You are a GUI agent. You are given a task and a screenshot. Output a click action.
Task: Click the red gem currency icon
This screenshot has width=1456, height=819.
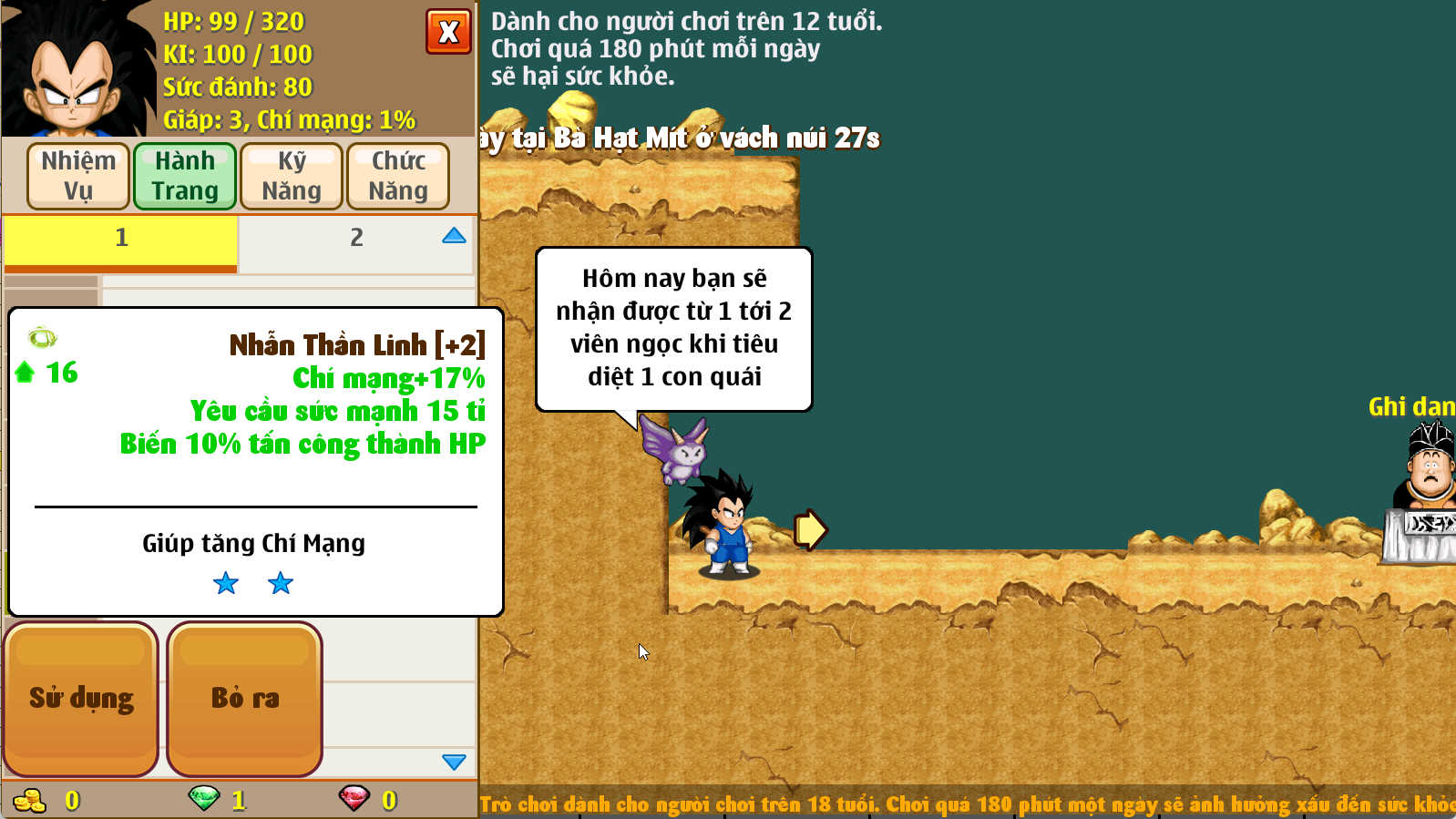[355, 799]
